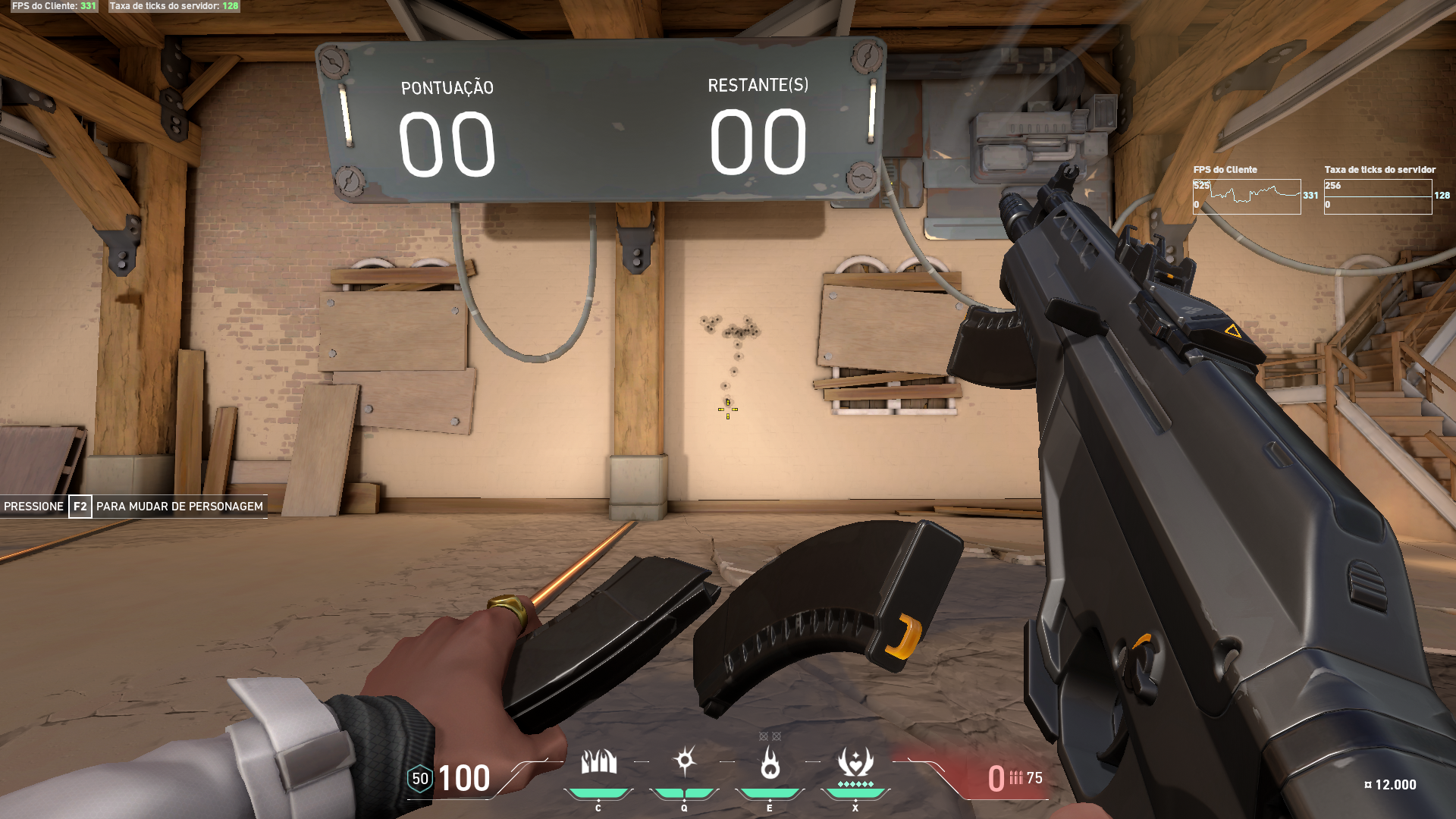Trigger the Run It Back ultimate icon
1456x819 pixels.
tap(855, 763)
